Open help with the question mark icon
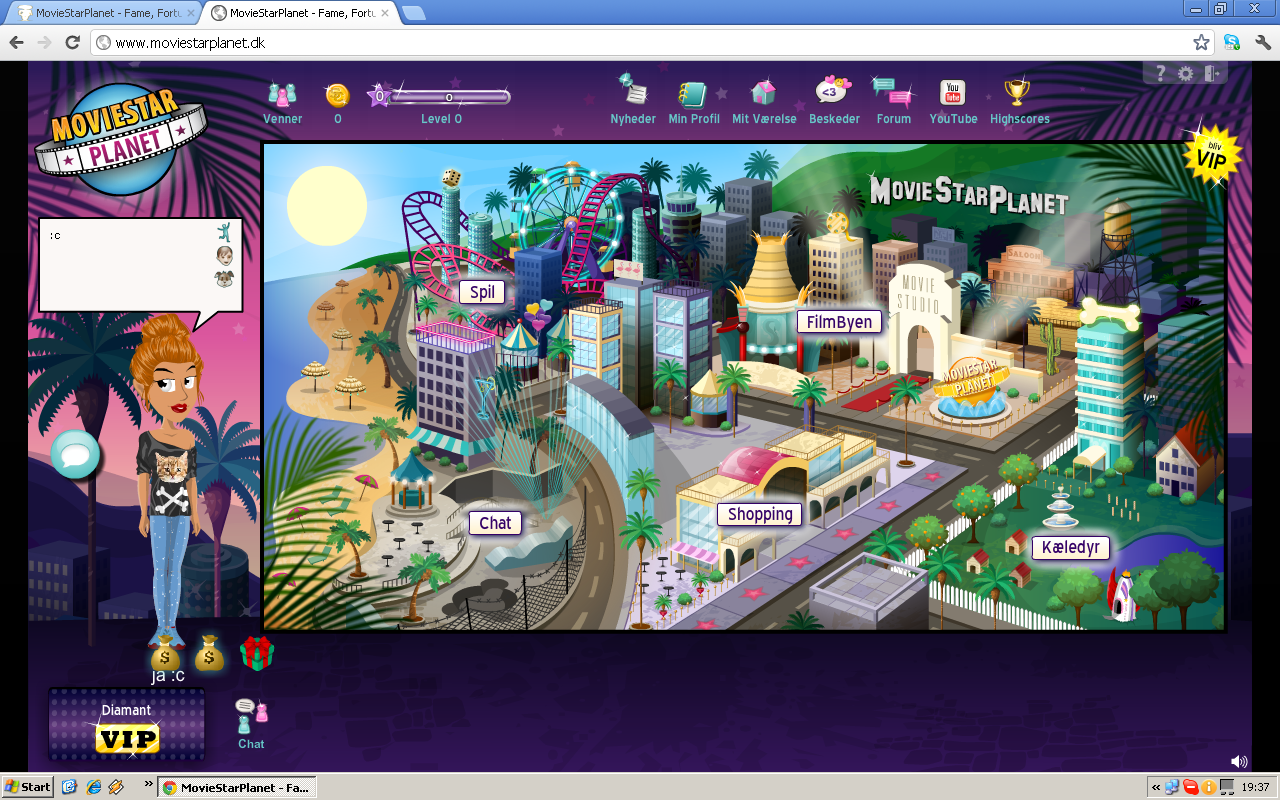 pyautogui.click(x=1159, y=72)
